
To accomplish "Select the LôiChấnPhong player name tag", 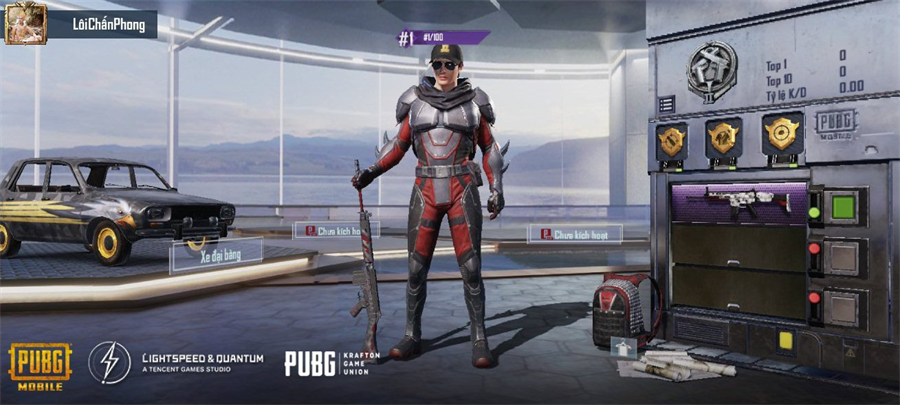I will (x=103, y=23).
